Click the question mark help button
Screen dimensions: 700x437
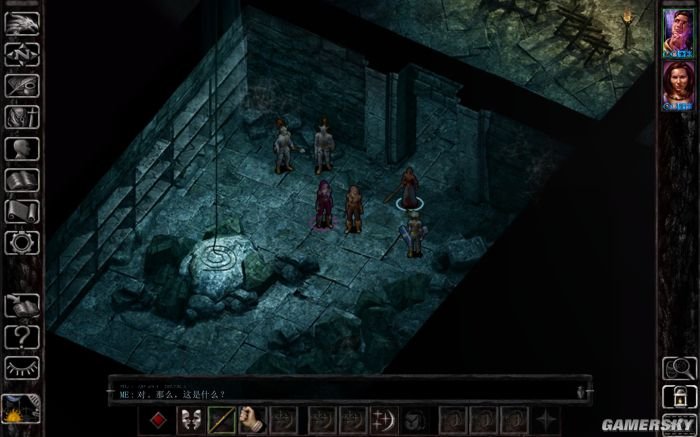(22, 337)
